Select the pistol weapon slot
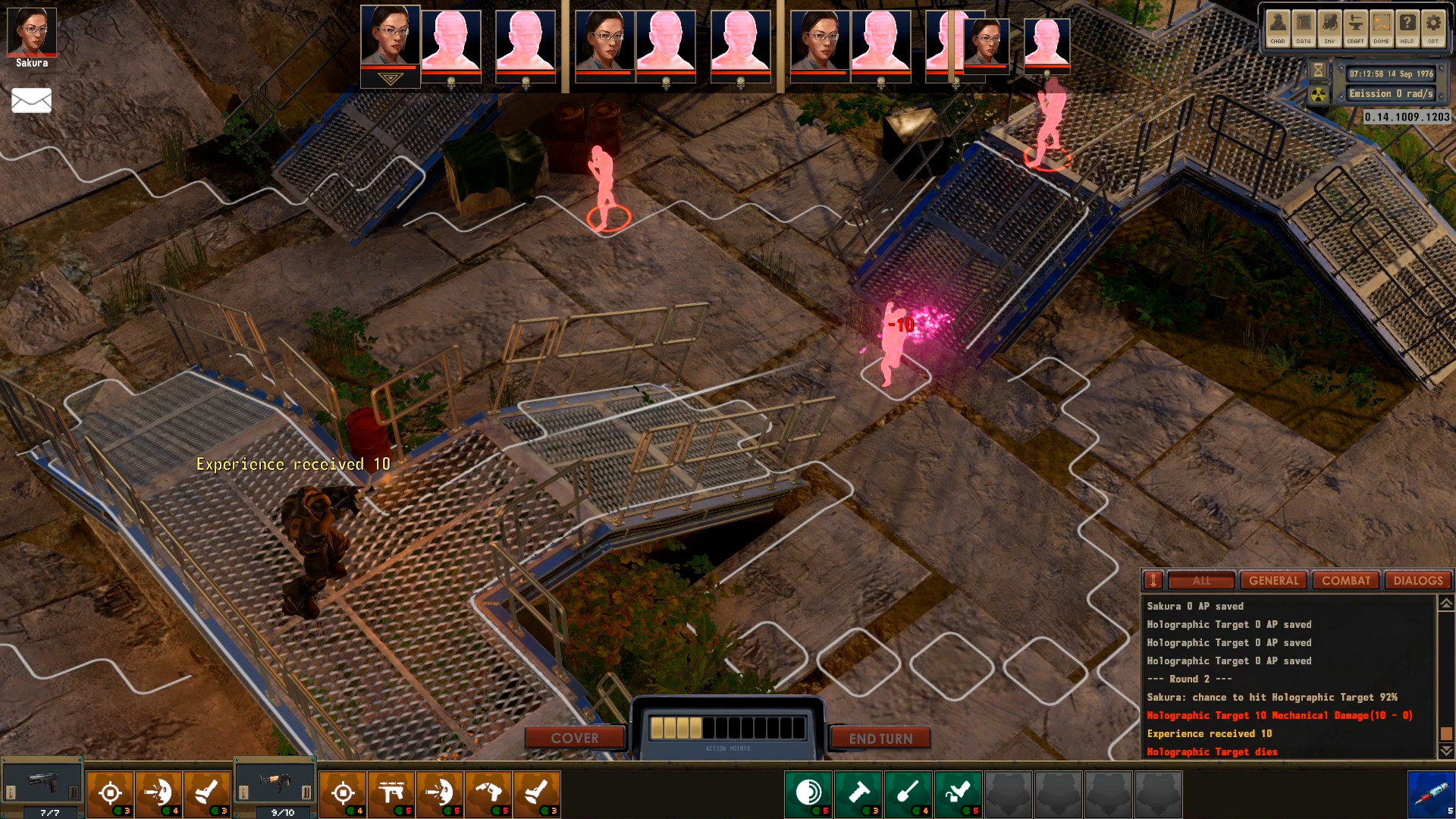The height and width of the screenshot is (819, 1456). (43, 785)
